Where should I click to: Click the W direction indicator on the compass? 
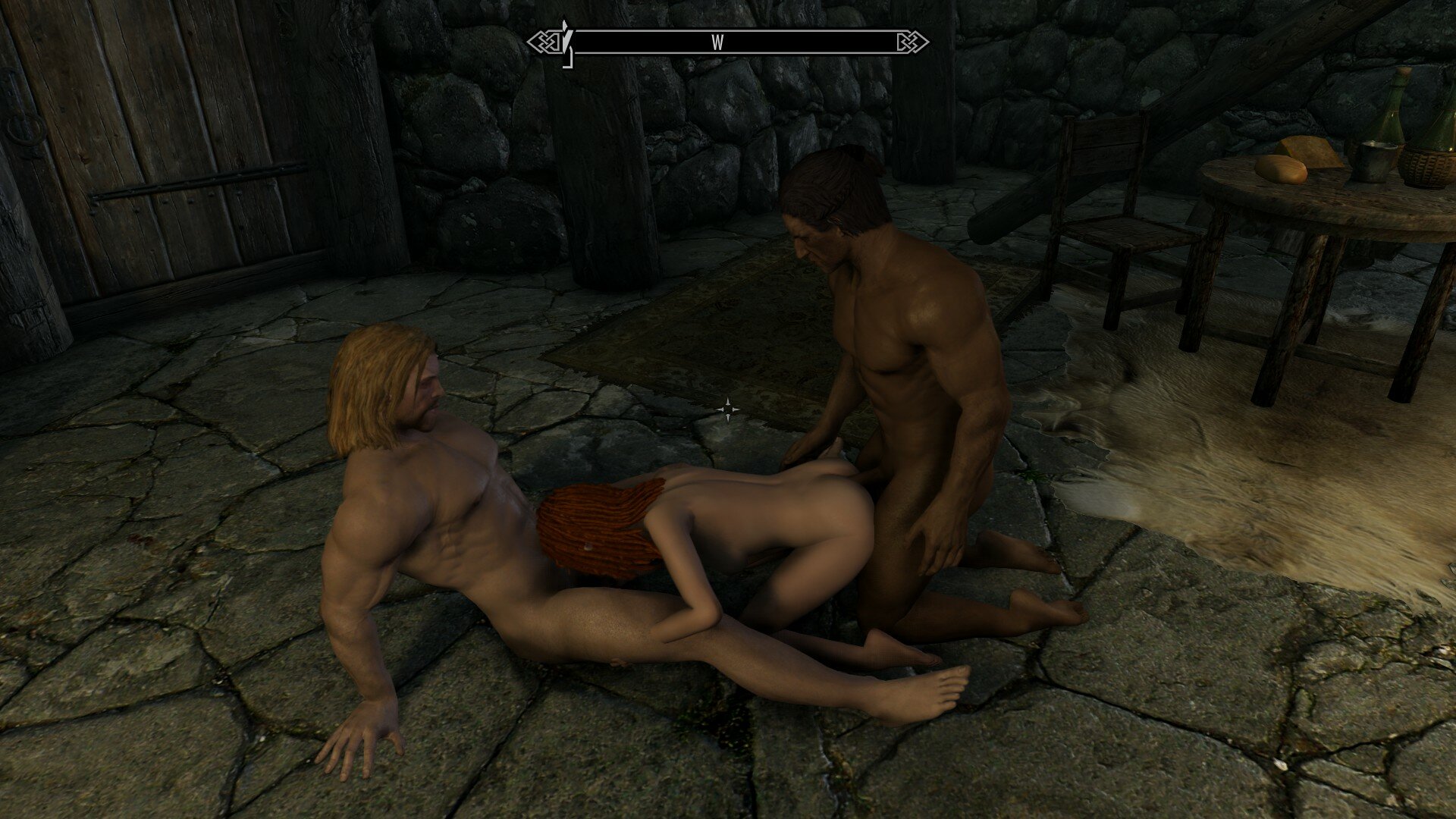pyautogui.click(x=717, y=43)
